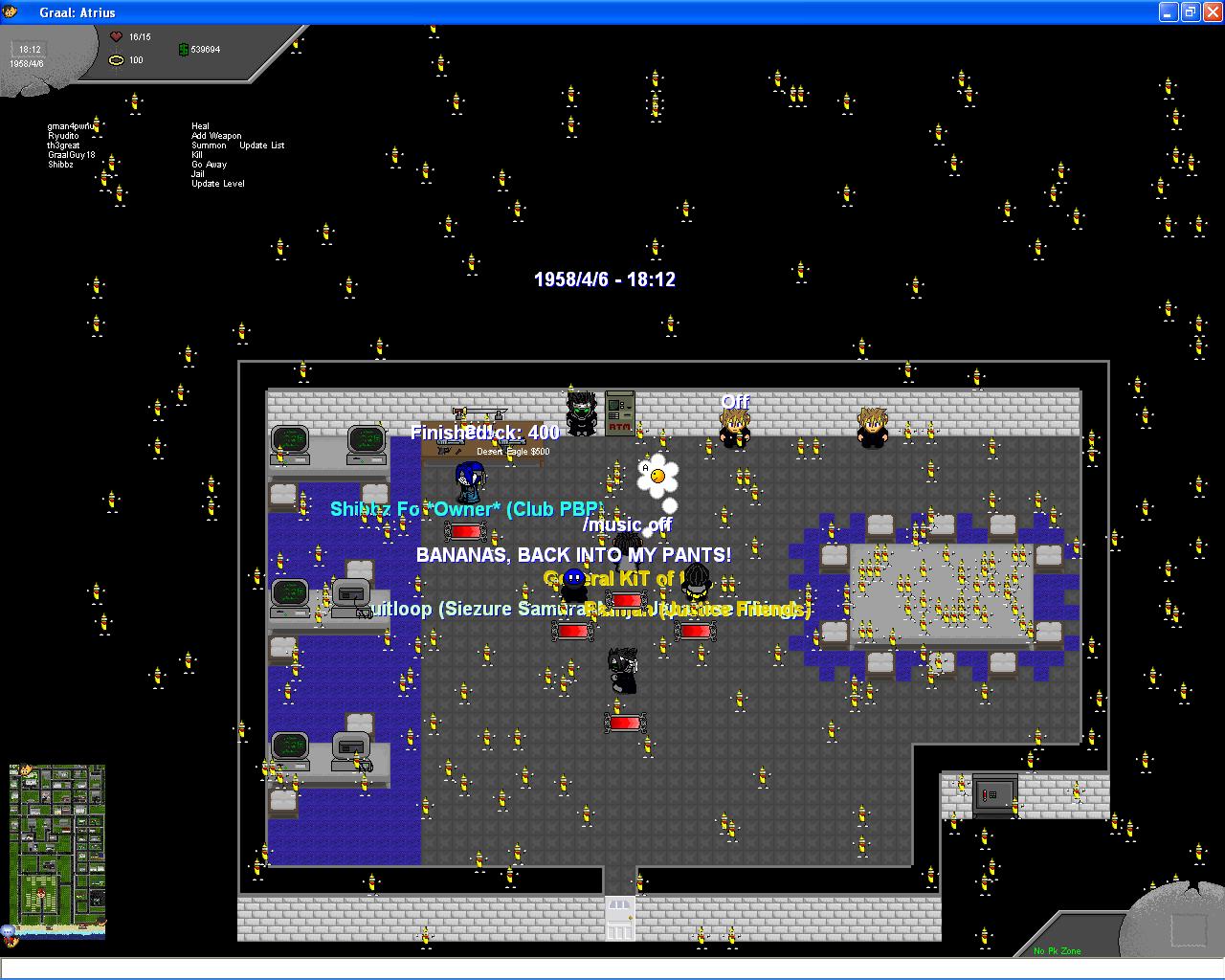Select GraalGuy18 from the player list

pyautogui.click(x=71, y=155)
